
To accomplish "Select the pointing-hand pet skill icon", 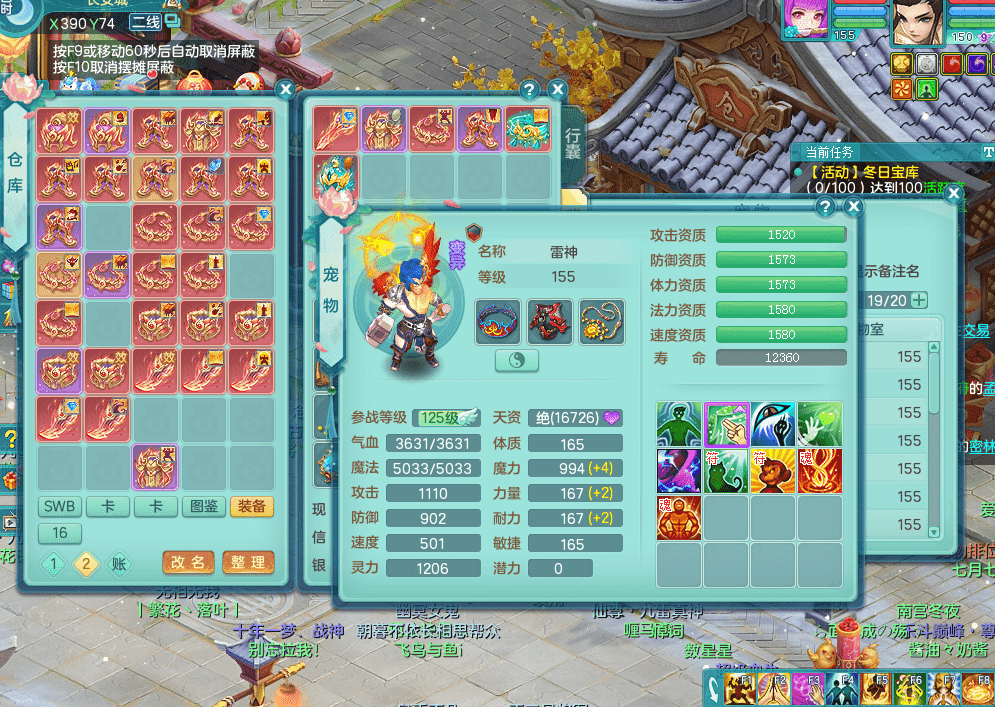I will pyautogui.click(x=727, y=424).
